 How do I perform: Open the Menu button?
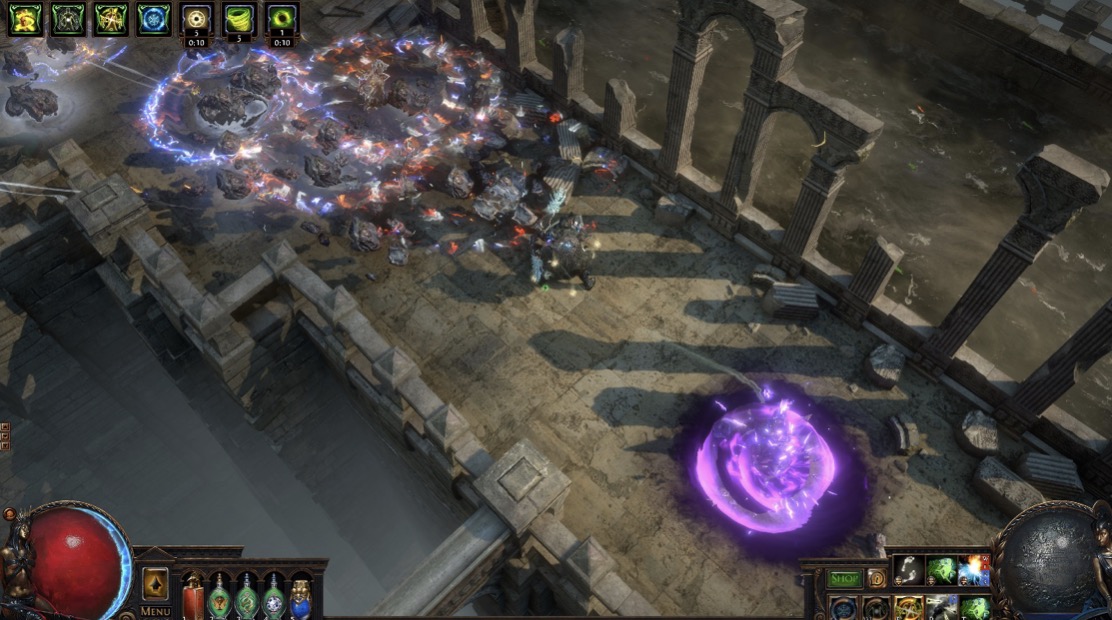pos(155,611)
